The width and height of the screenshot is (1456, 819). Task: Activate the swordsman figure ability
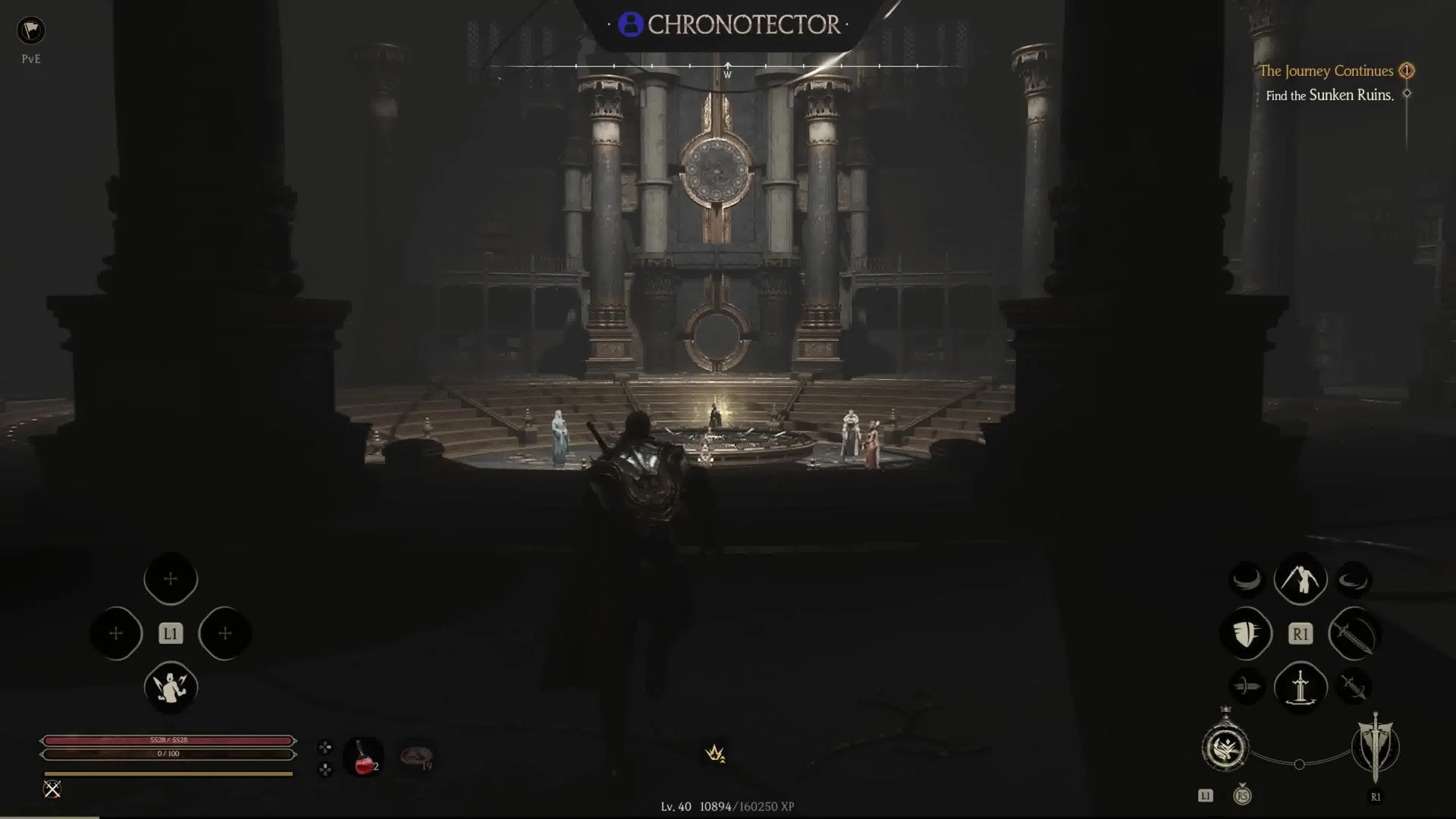pos(1301,580)
